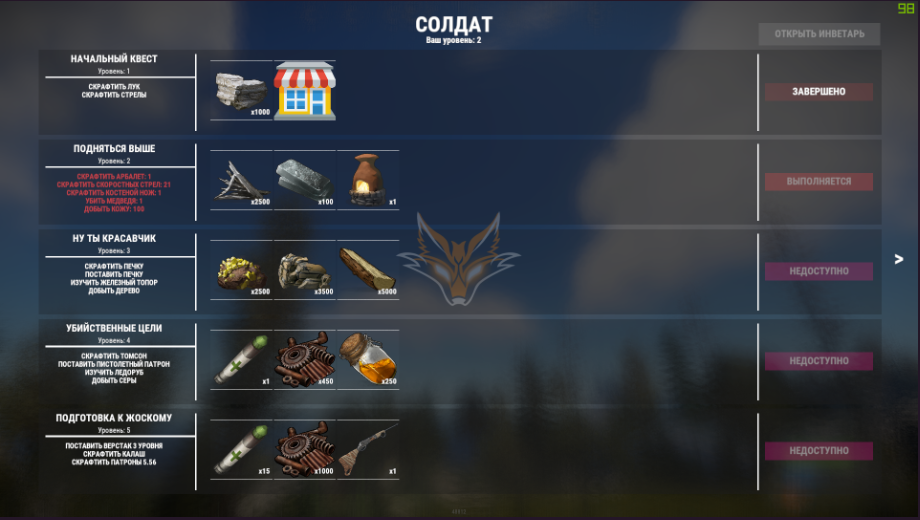Open the inventory with ОТКРЫТЬ ИНВЕТАРЬ button
Viewport: 920px width, 520px height.
coord(819,34)
